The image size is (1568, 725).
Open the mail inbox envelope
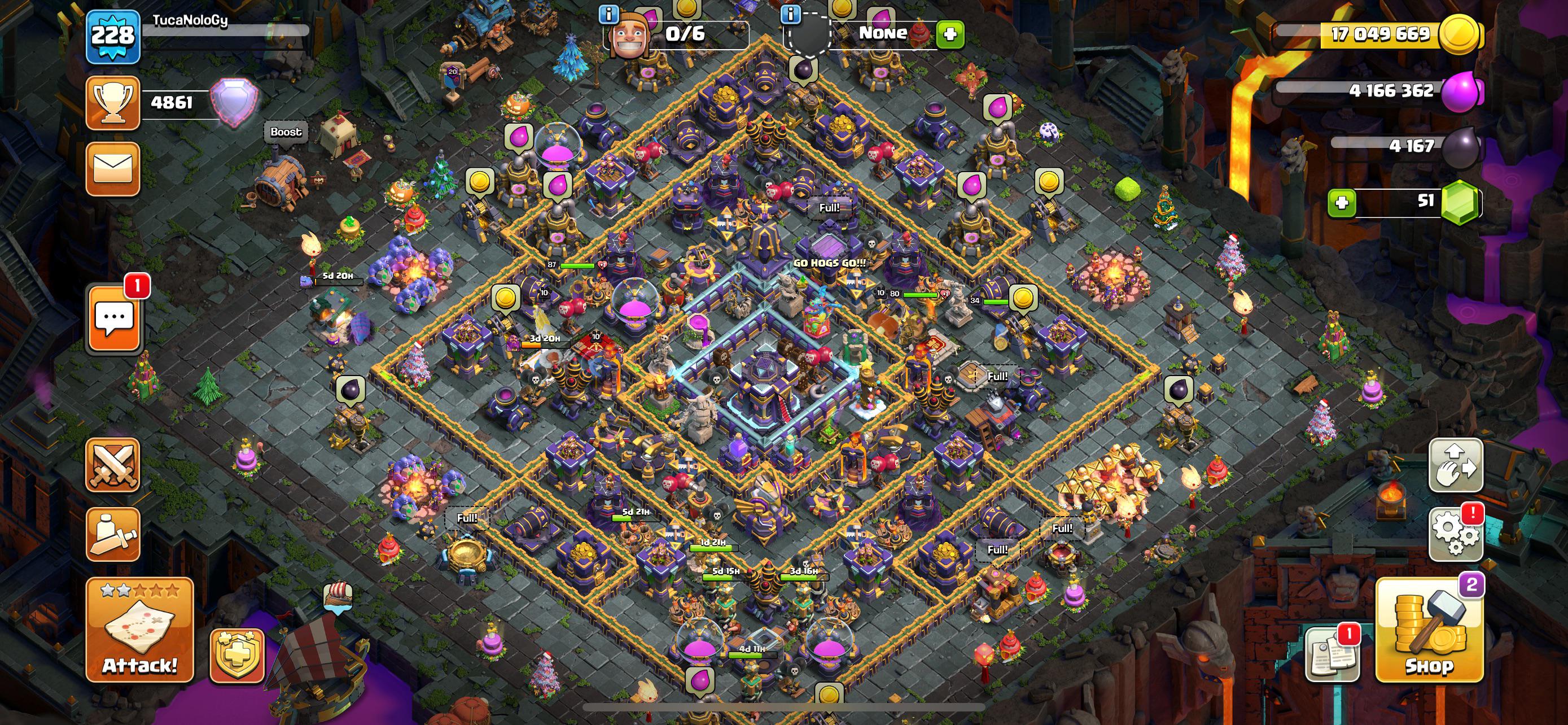point(113,169)
